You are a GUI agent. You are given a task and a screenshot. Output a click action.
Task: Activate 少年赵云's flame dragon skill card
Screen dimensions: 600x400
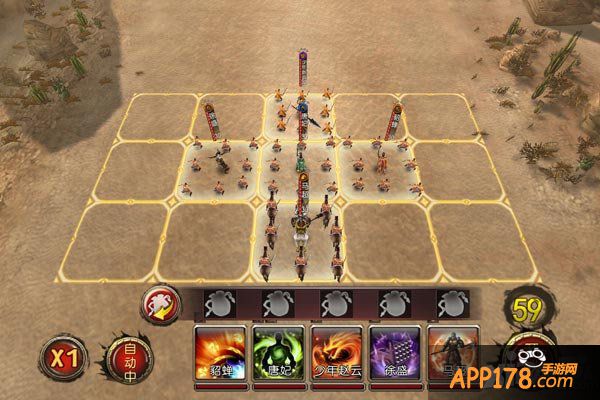(337, 351)
